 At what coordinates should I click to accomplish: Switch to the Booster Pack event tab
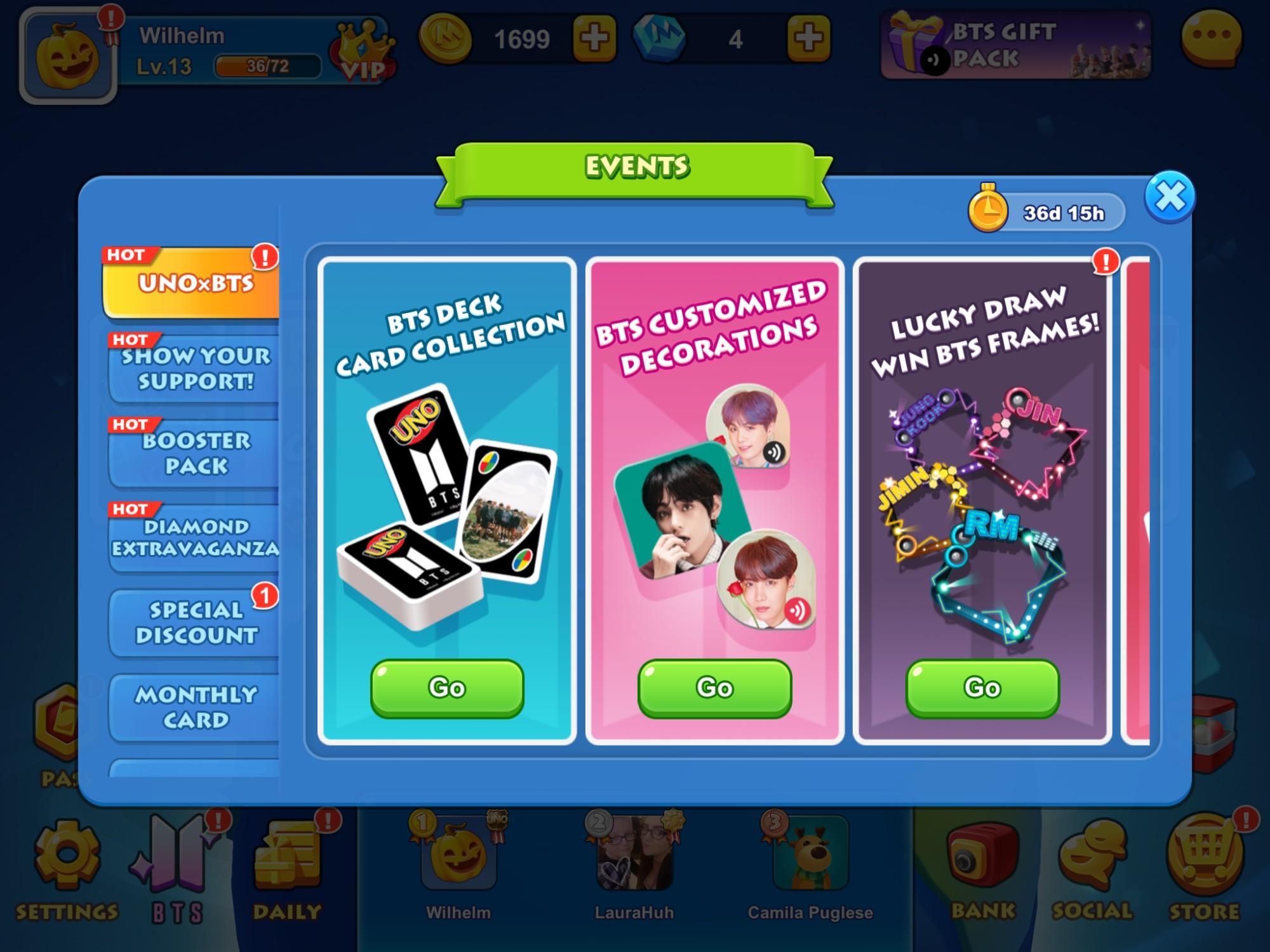[190, 452]
